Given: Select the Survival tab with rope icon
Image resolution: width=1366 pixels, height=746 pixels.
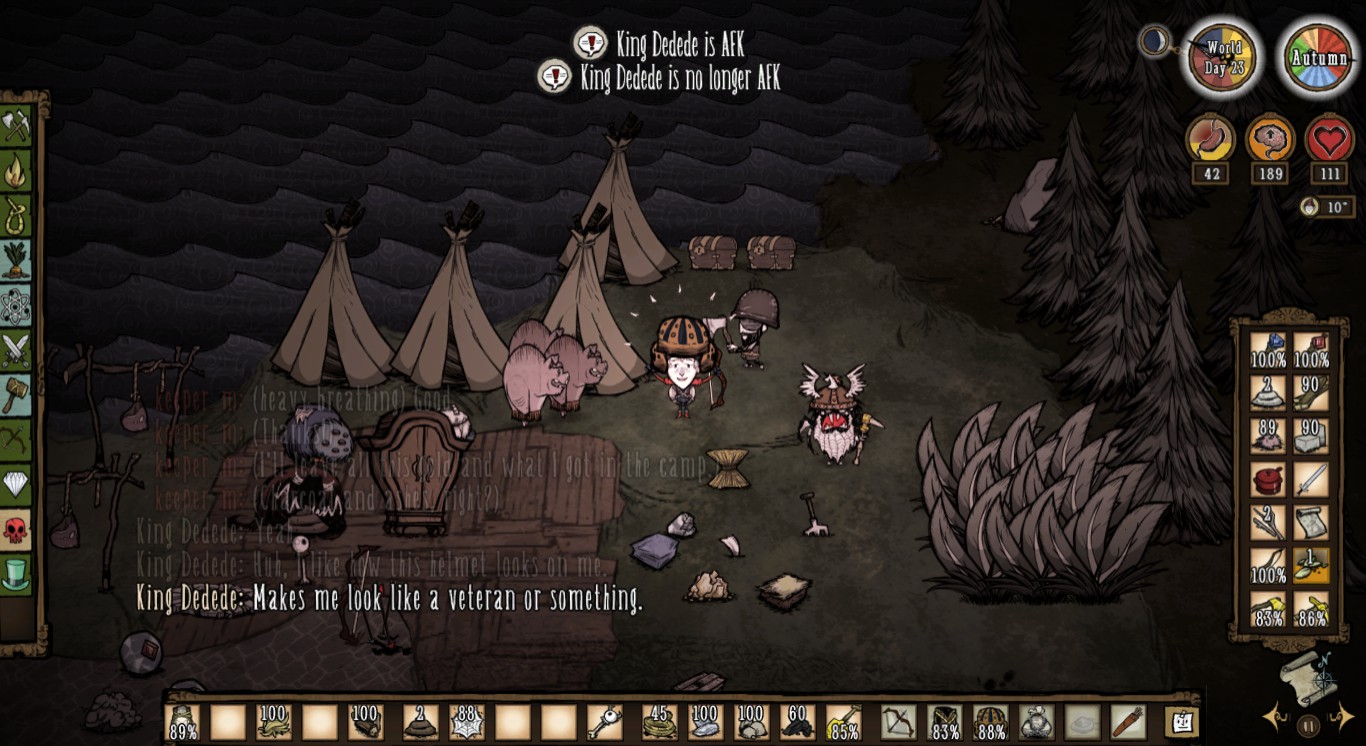Looking at the screenshot, I should (16, 215).
